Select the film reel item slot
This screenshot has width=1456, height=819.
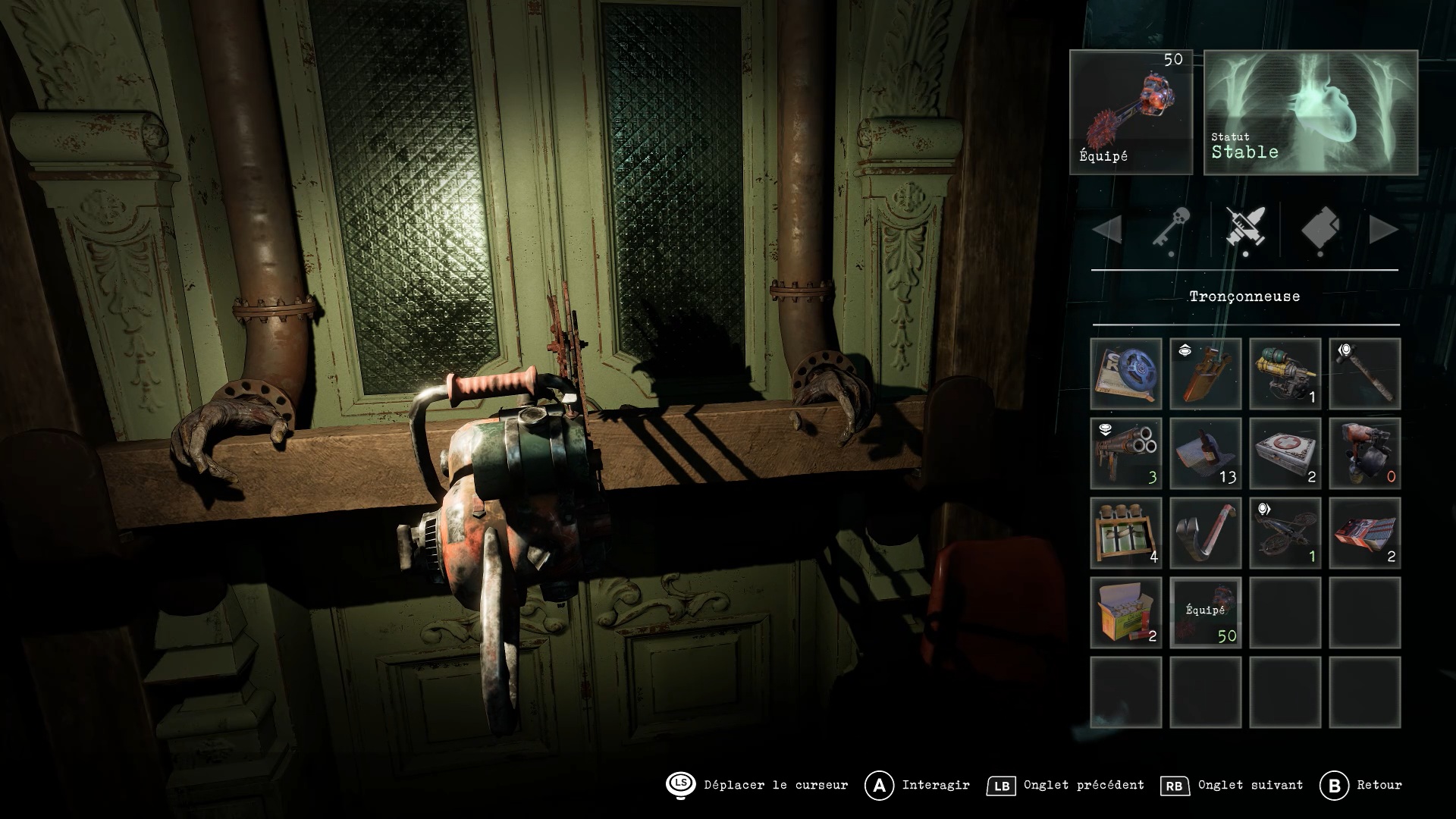1126,375
